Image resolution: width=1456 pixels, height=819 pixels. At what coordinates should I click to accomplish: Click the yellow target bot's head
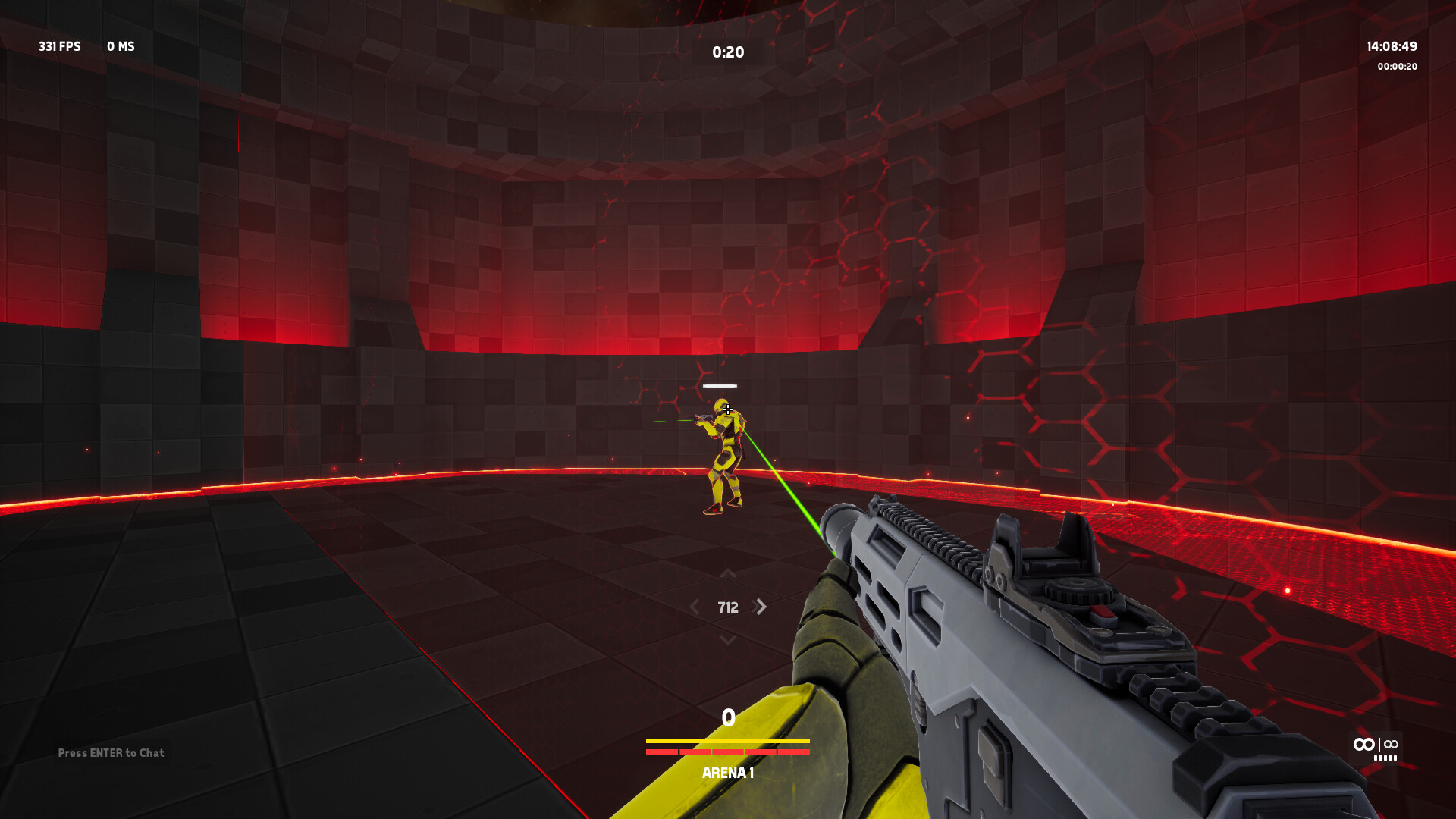point(722,406)
